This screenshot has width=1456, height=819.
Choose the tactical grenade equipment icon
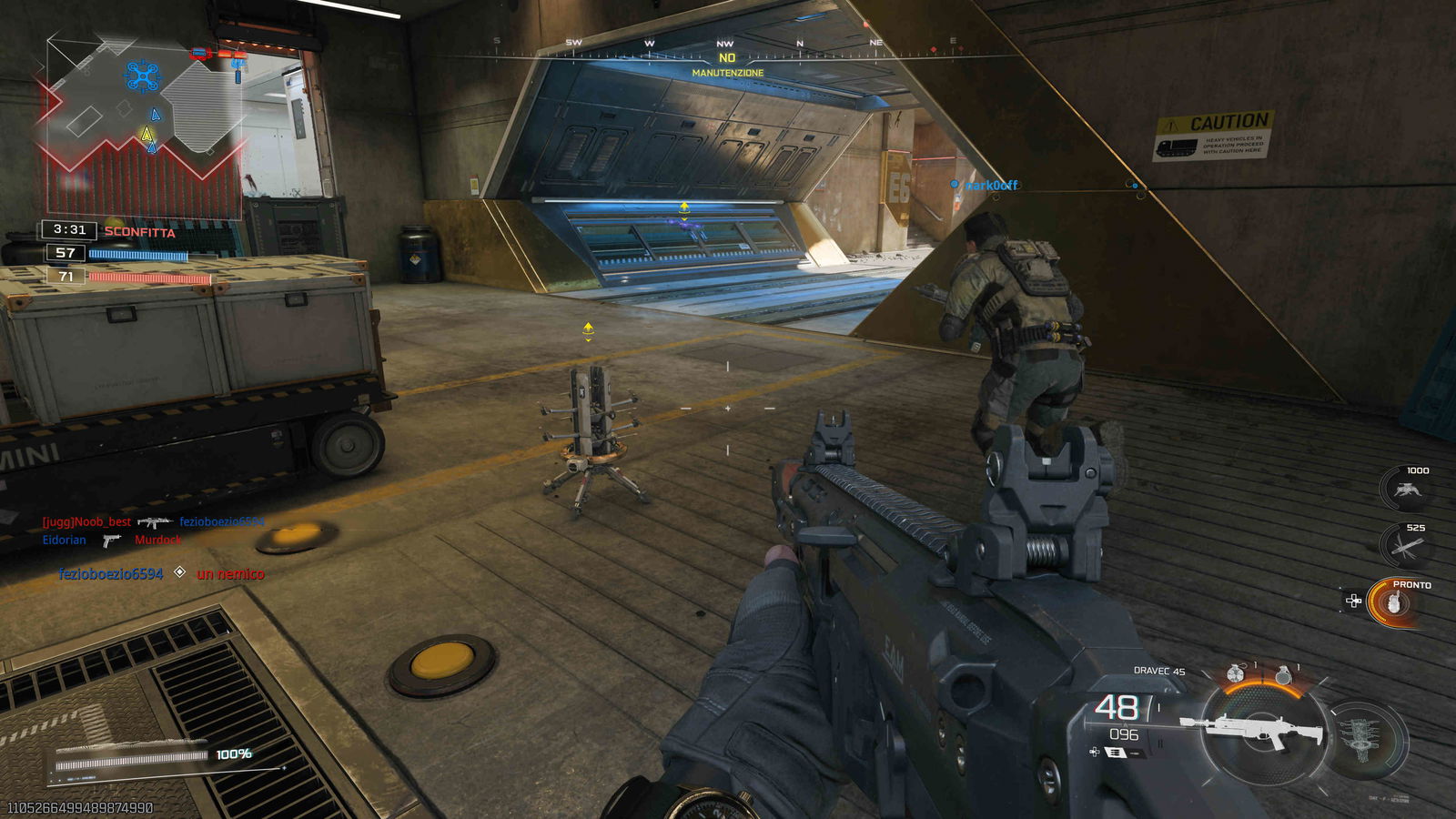point(1234,674)
